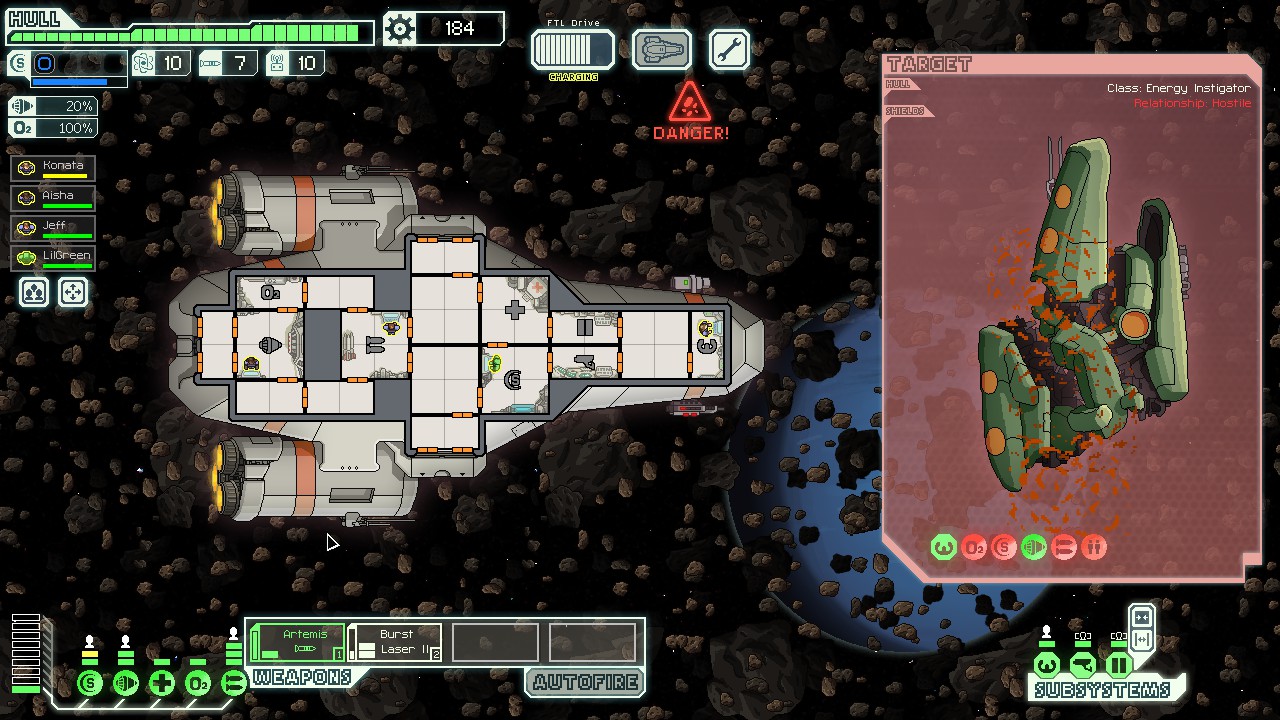
Task: Select crew member Konata
Action: coord(54,168)
